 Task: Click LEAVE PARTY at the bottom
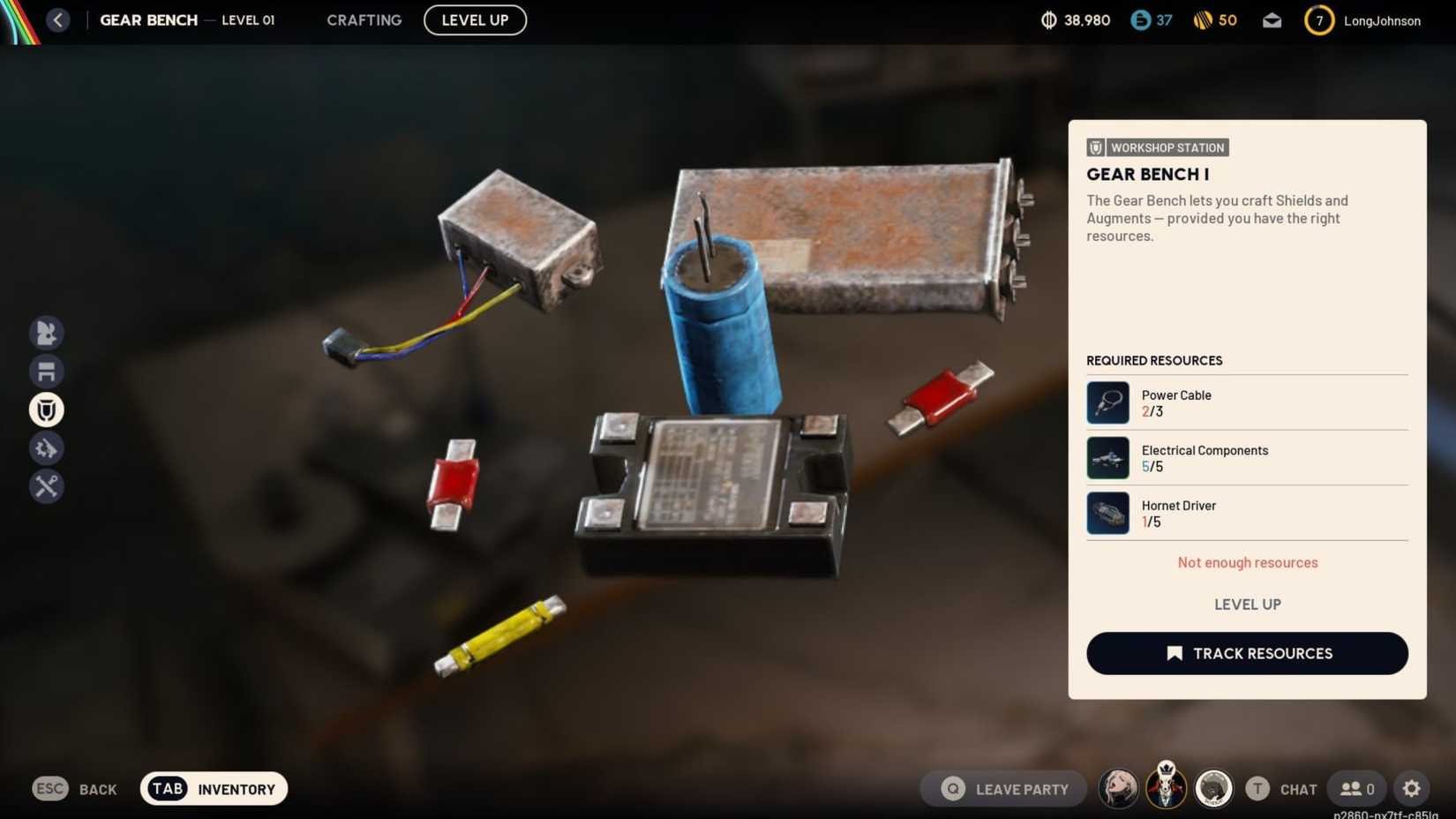pyautogui.click(x=1002, y=788)
